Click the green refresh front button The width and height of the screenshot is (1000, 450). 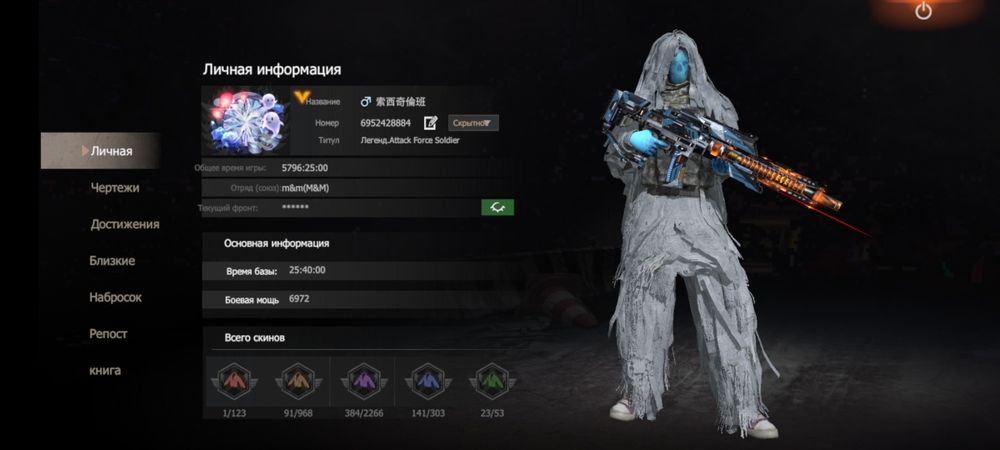[x=497, y=207]
